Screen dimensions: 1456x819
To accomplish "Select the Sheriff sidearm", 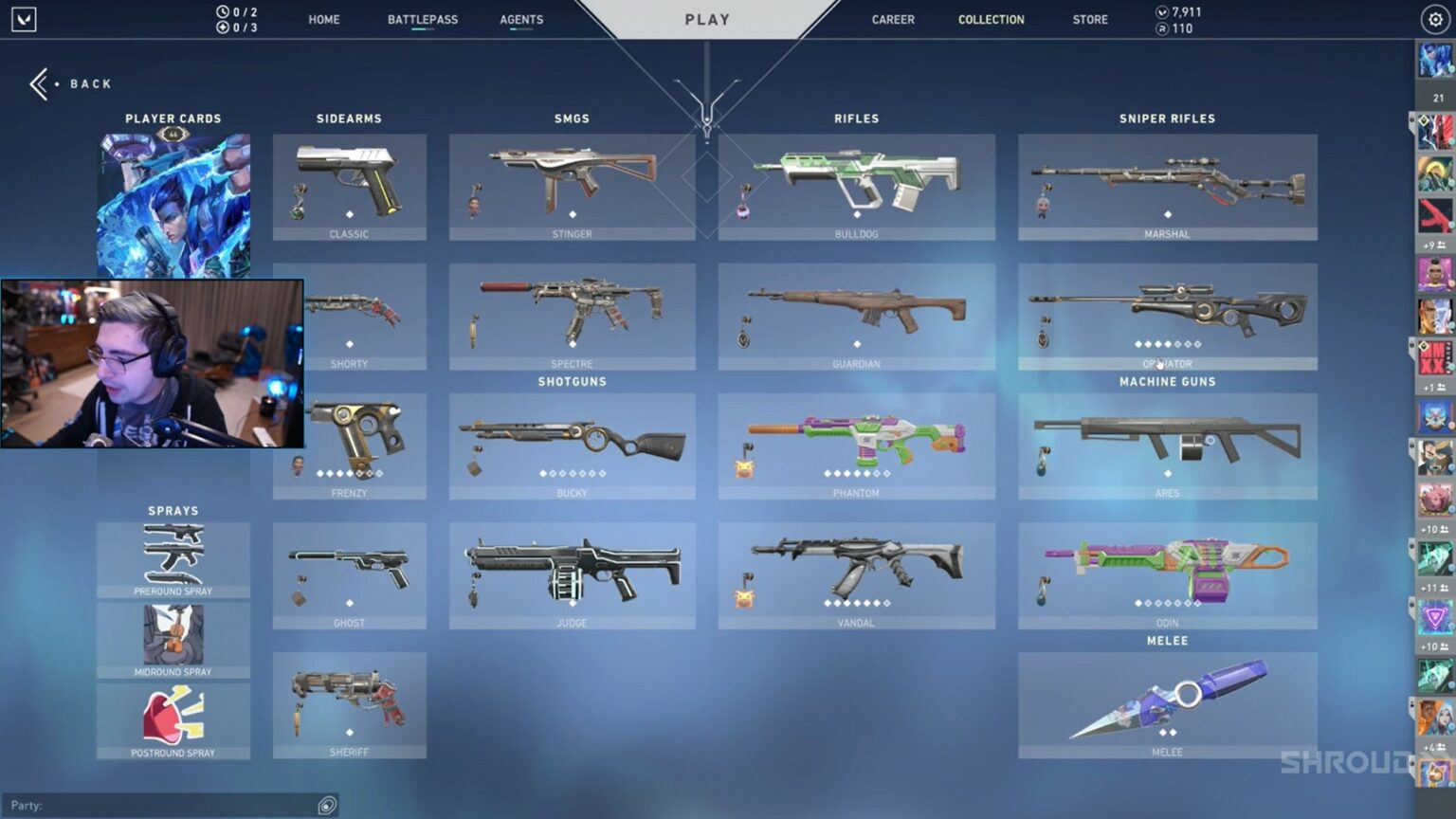I will pos(349,705).
